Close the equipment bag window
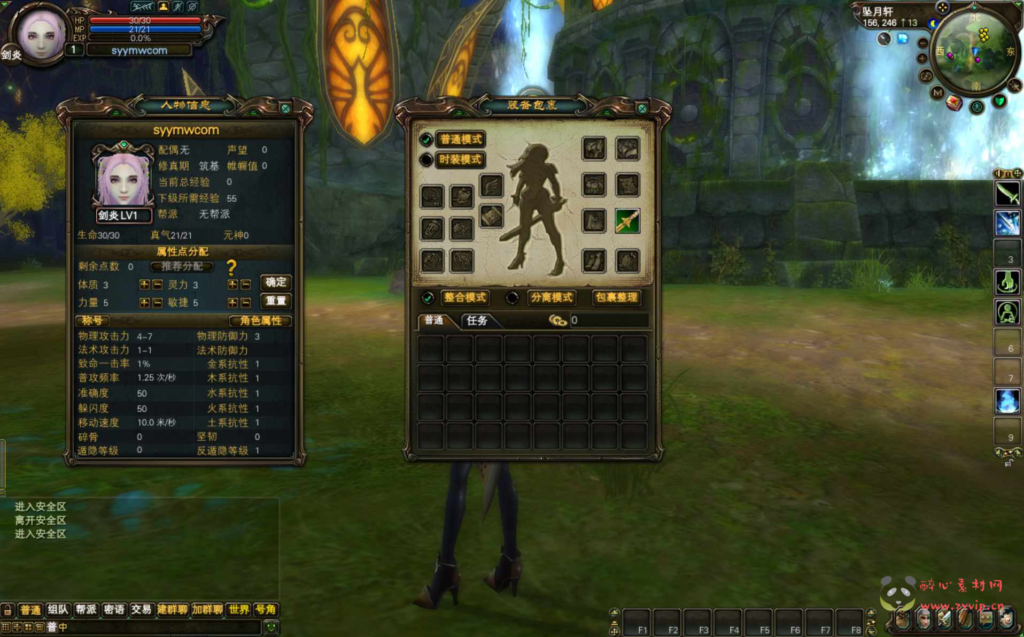1024x637 pixels. point(644,108)
